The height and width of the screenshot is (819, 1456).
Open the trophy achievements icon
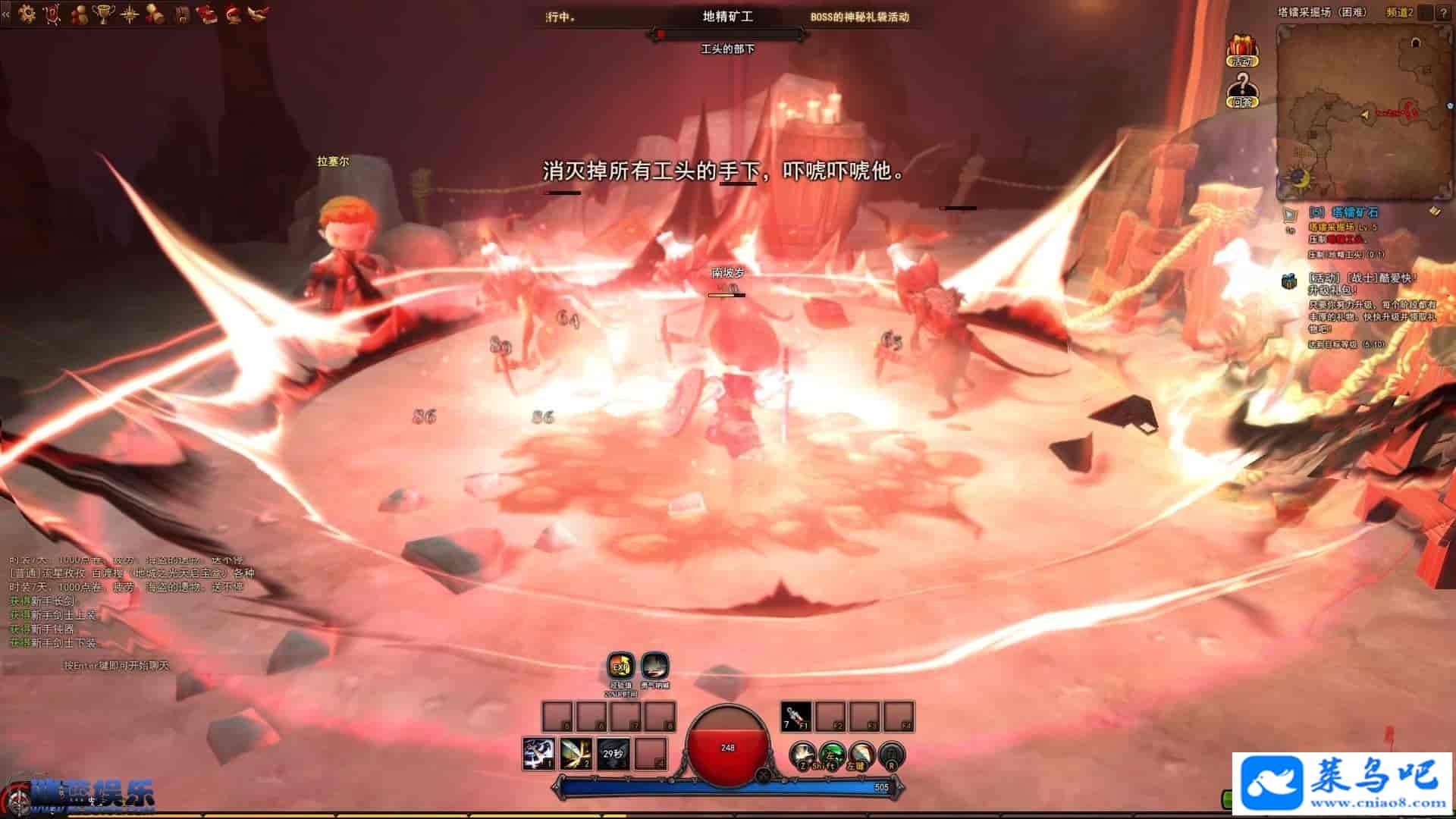point(103,13)
